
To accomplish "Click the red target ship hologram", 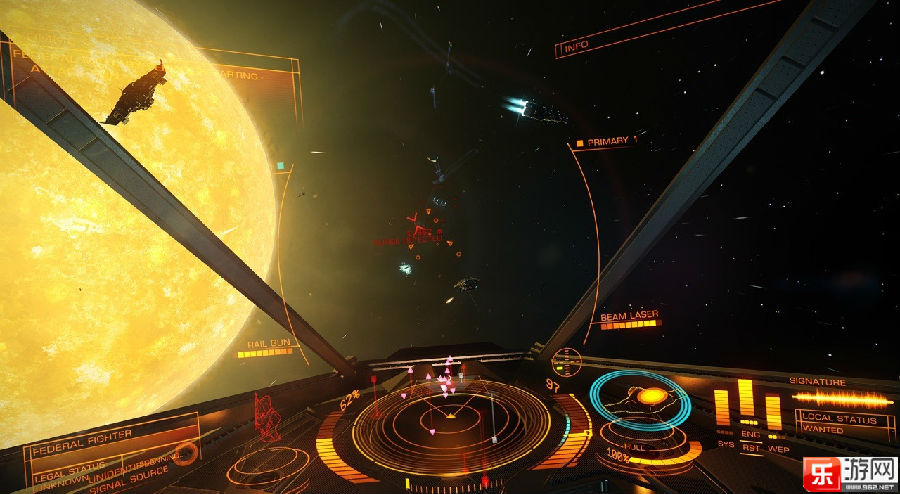I will click(x=268, y=415).
